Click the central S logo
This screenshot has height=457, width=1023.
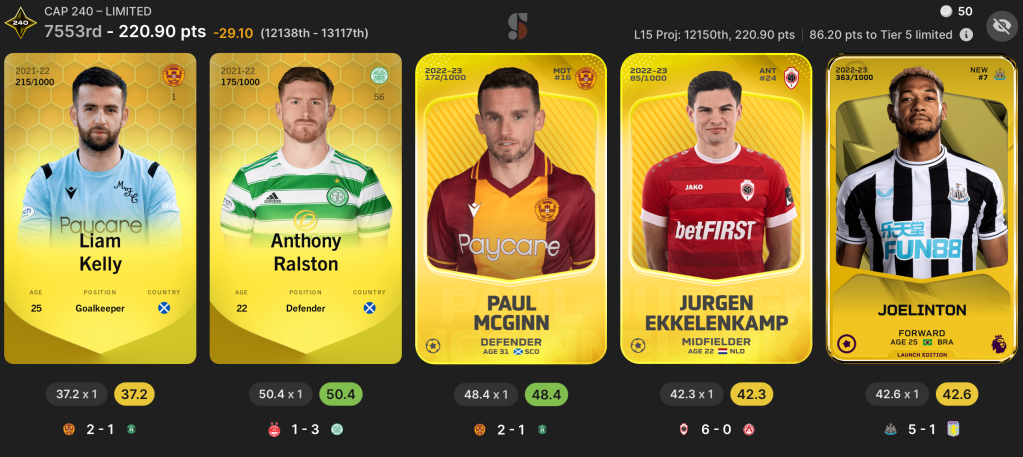coord(517,26)
